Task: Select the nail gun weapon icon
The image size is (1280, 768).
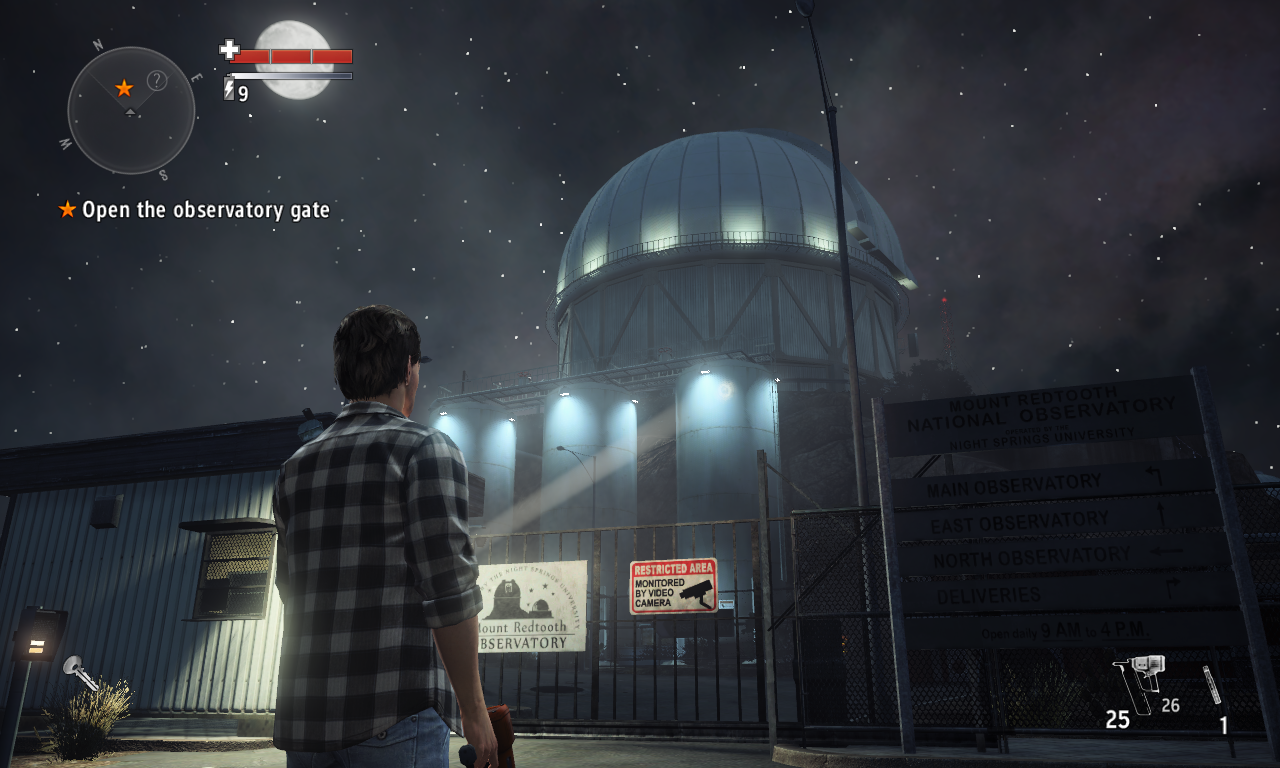Action: [x=1140, y=682]
